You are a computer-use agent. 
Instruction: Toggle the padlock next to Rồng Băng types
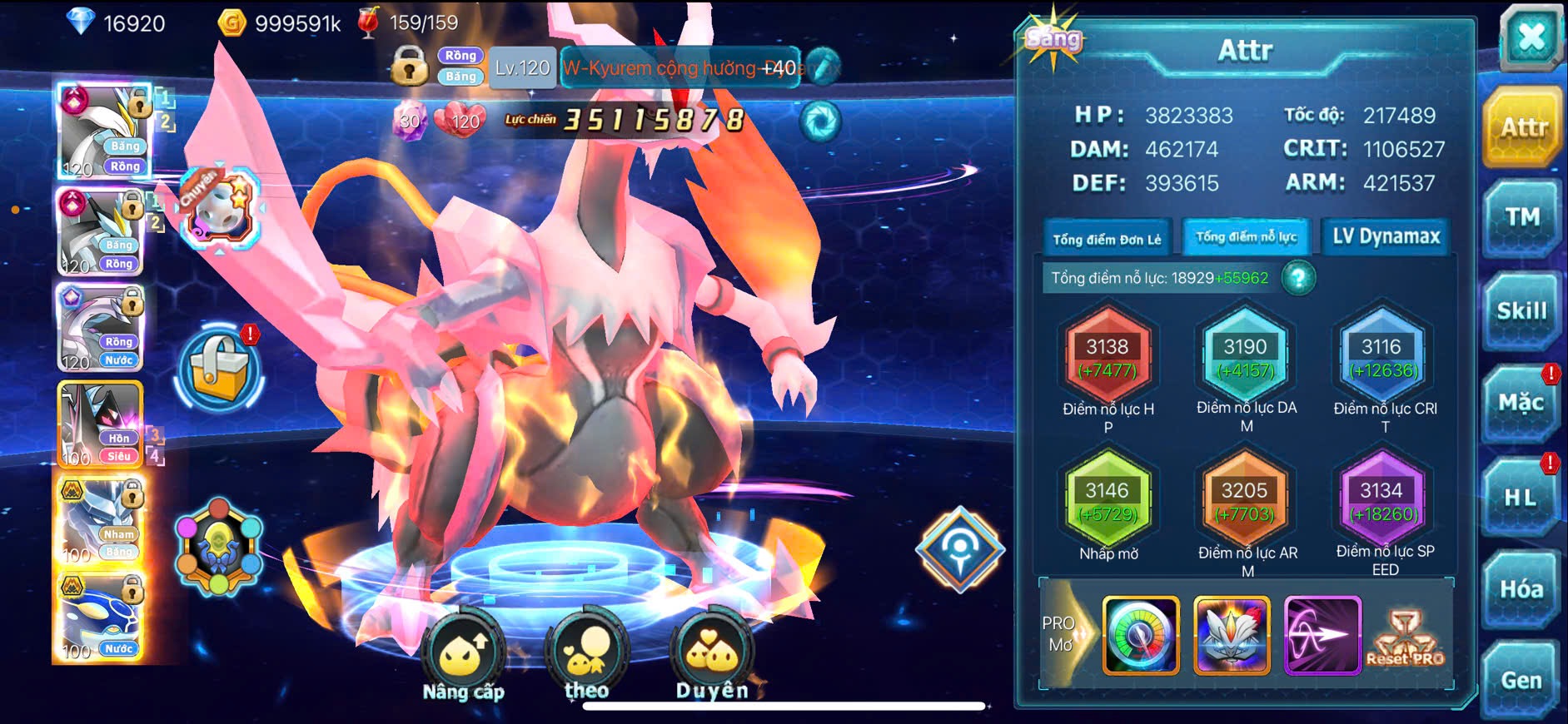coord(409,66)
